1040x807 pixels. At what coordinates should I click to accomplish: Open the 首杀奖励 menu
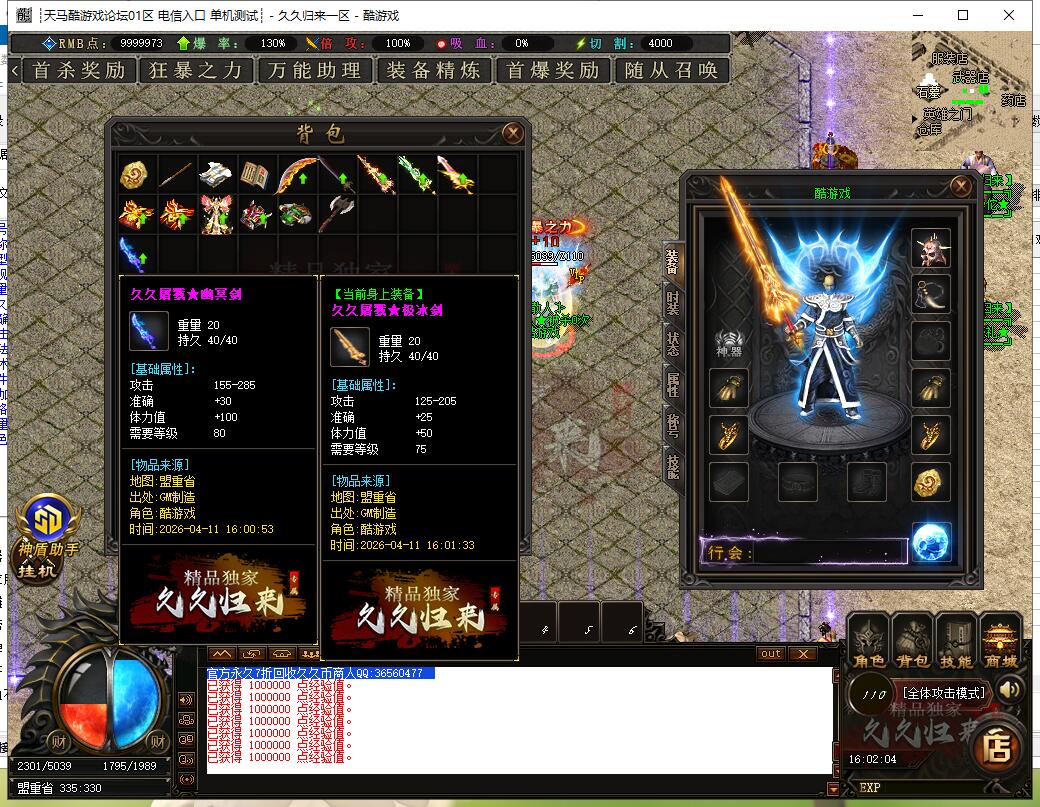pos(78,70)
